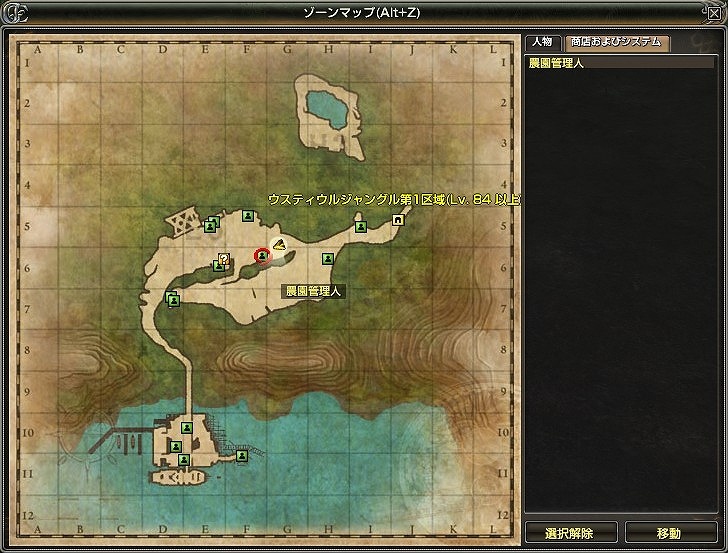Select the white house marker on the map
The height and width of the screenshot is (553, 728).
pyautogui.click(x=398, y=219)
